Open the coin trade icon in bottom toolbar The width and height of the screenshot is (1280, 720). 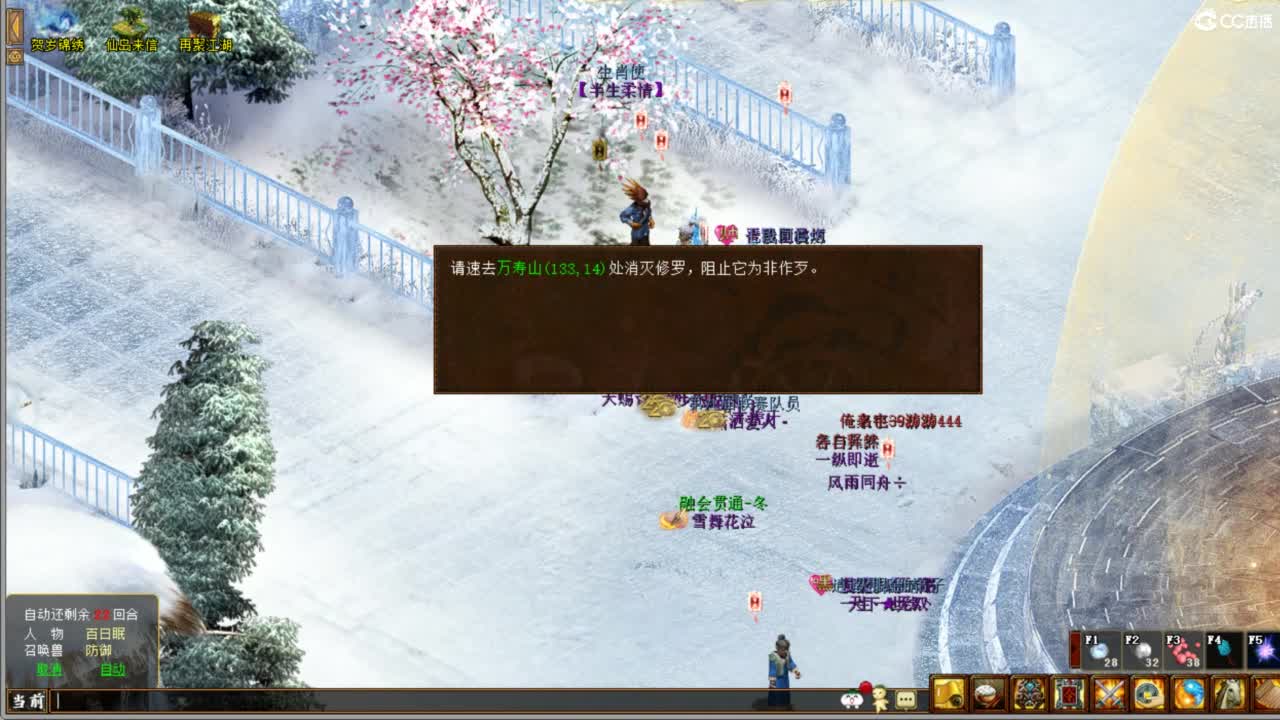1148,694
